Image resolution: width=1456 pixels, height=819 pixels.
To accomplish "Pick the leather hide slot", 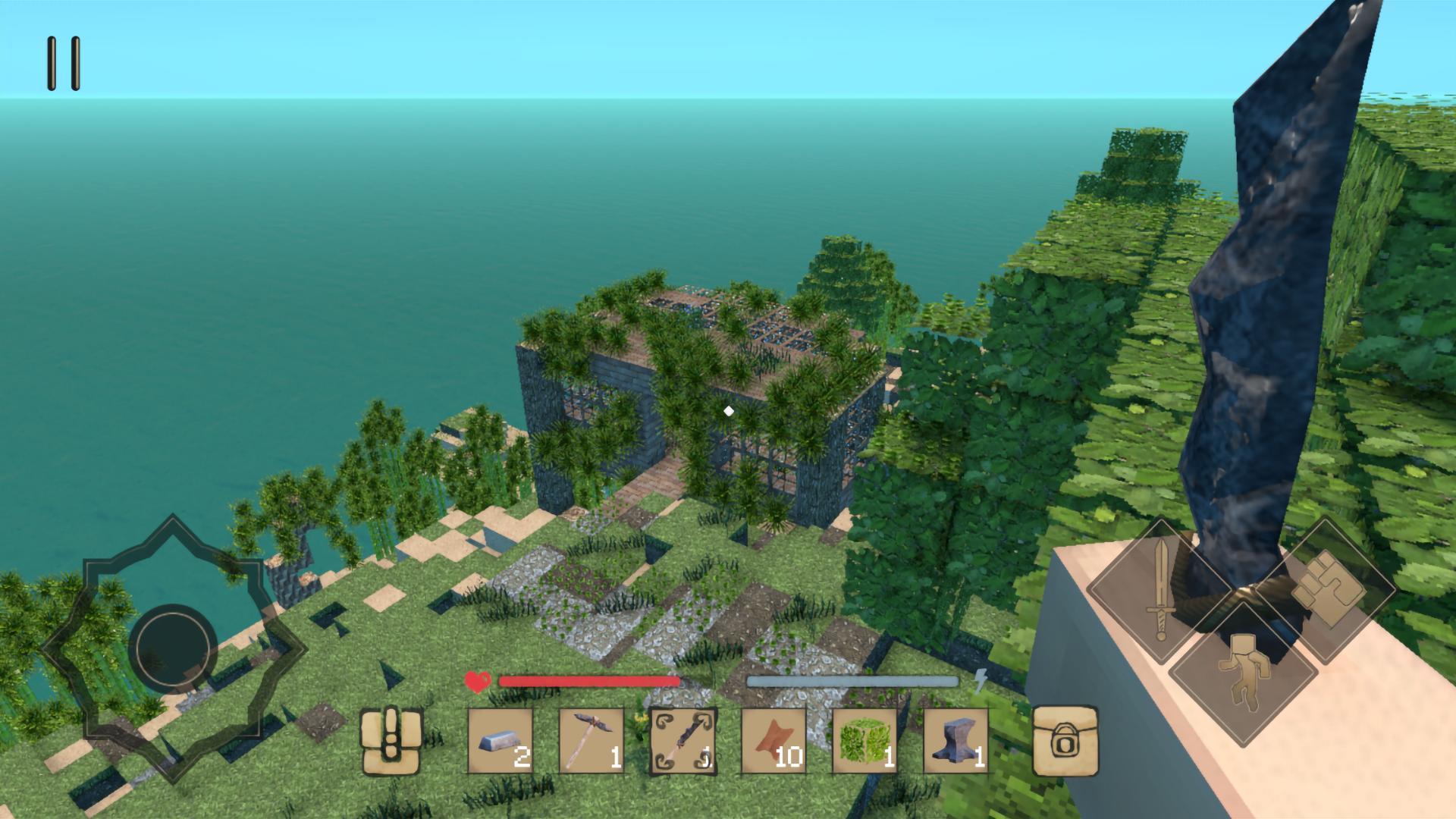I will [773, 741].
